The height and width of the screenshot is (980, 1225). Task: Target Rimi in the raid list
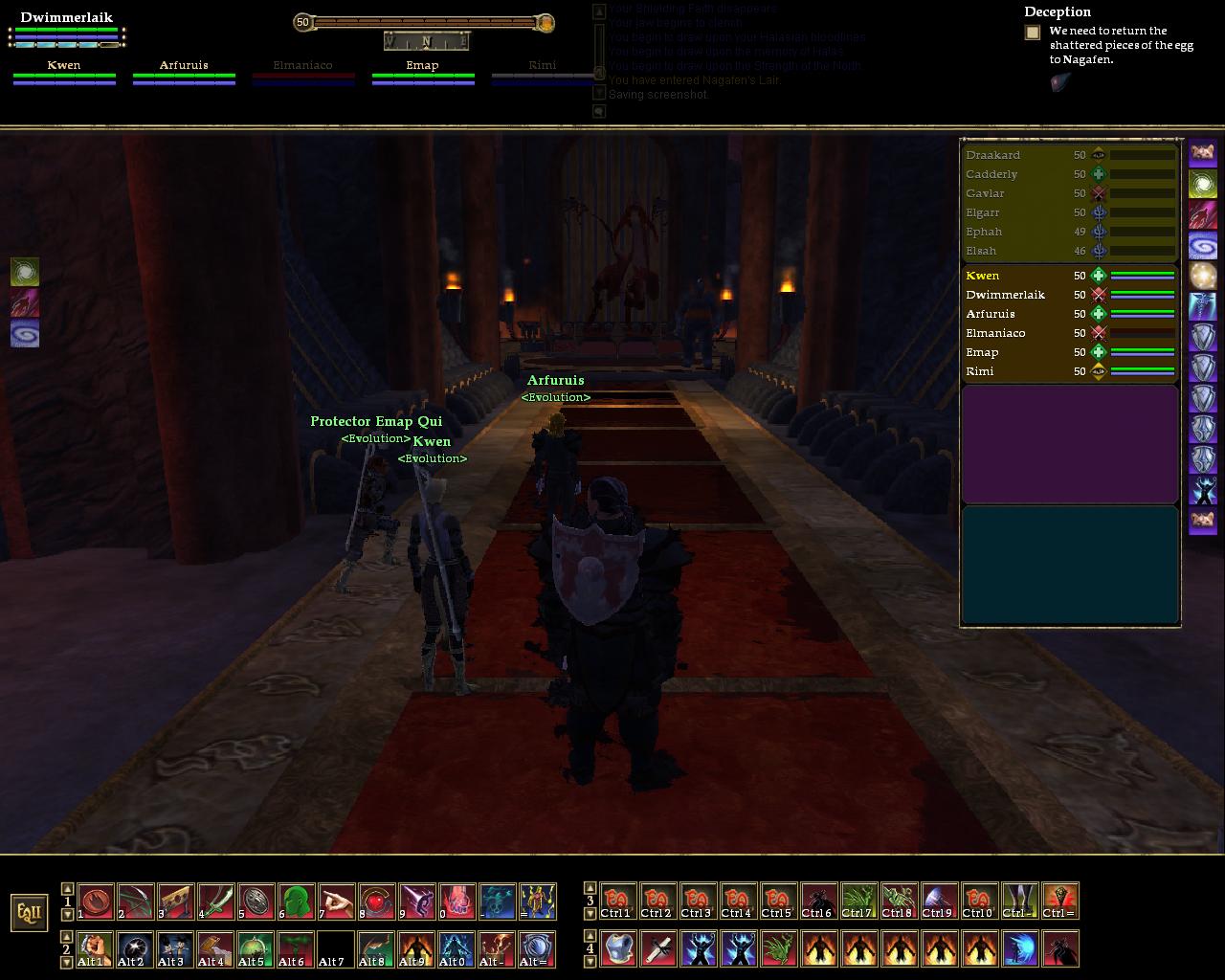coord(980,371)
